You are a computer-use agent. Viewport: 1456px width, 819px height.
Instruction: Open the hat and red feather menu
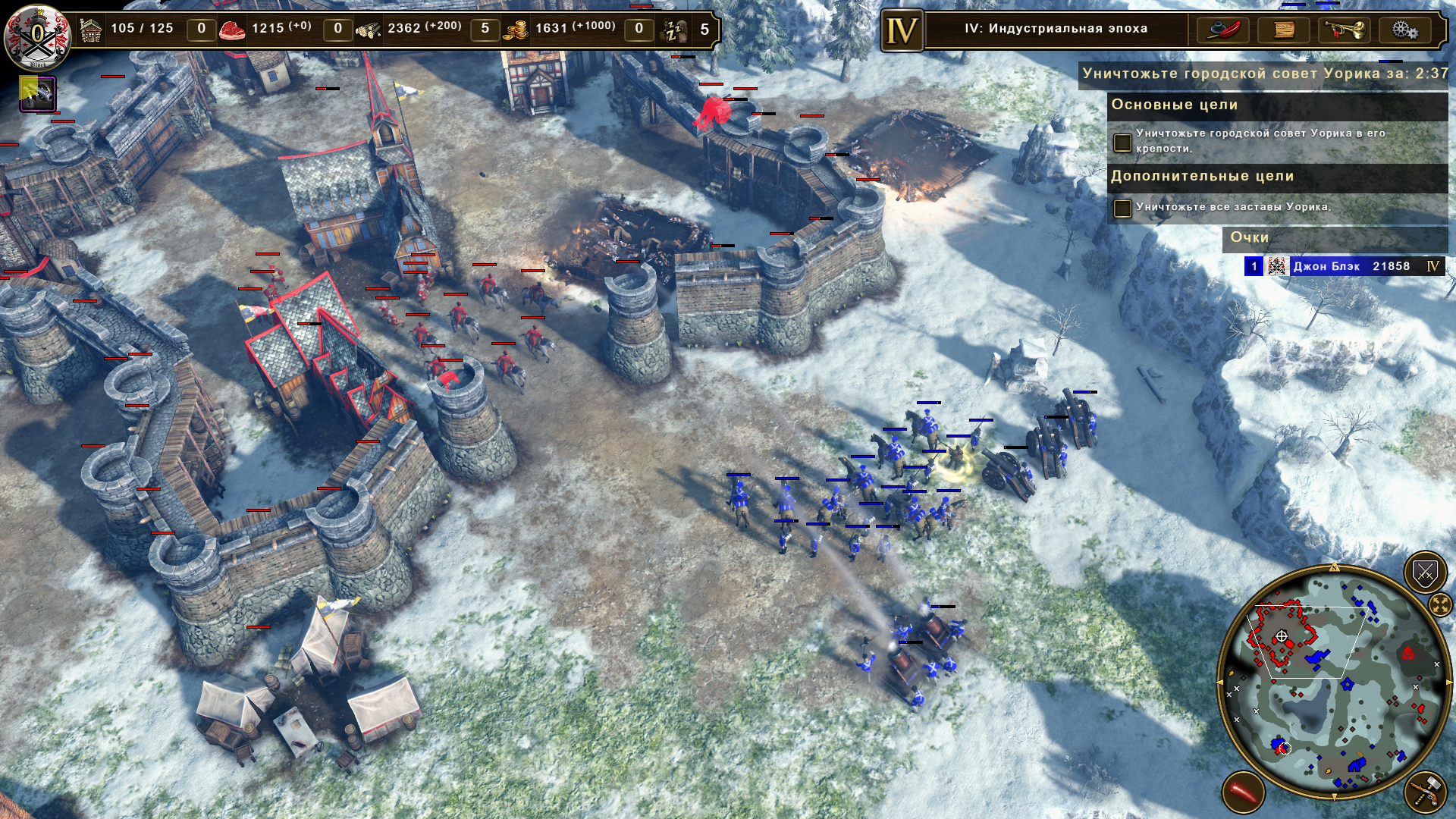(1223, 30)
